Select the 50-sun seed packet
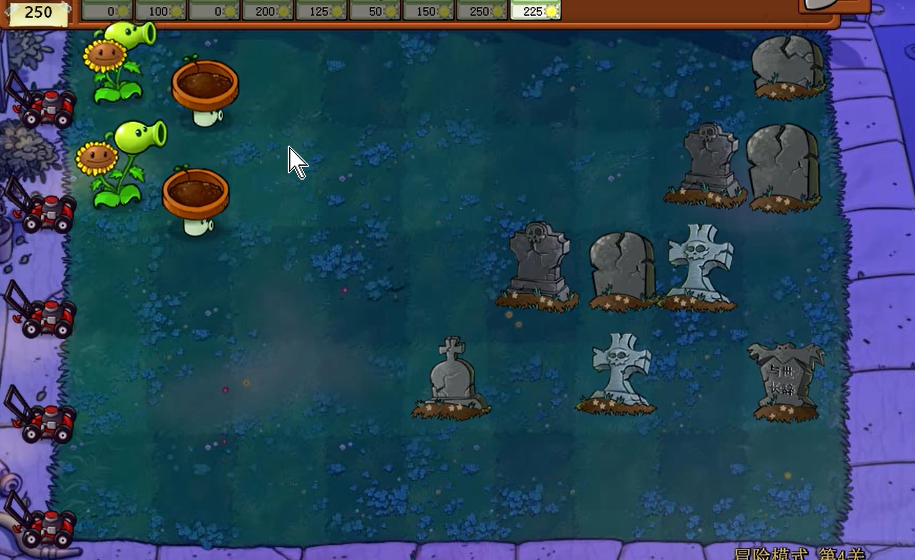Viewport: 915px width, 560px height. point(375,10)
